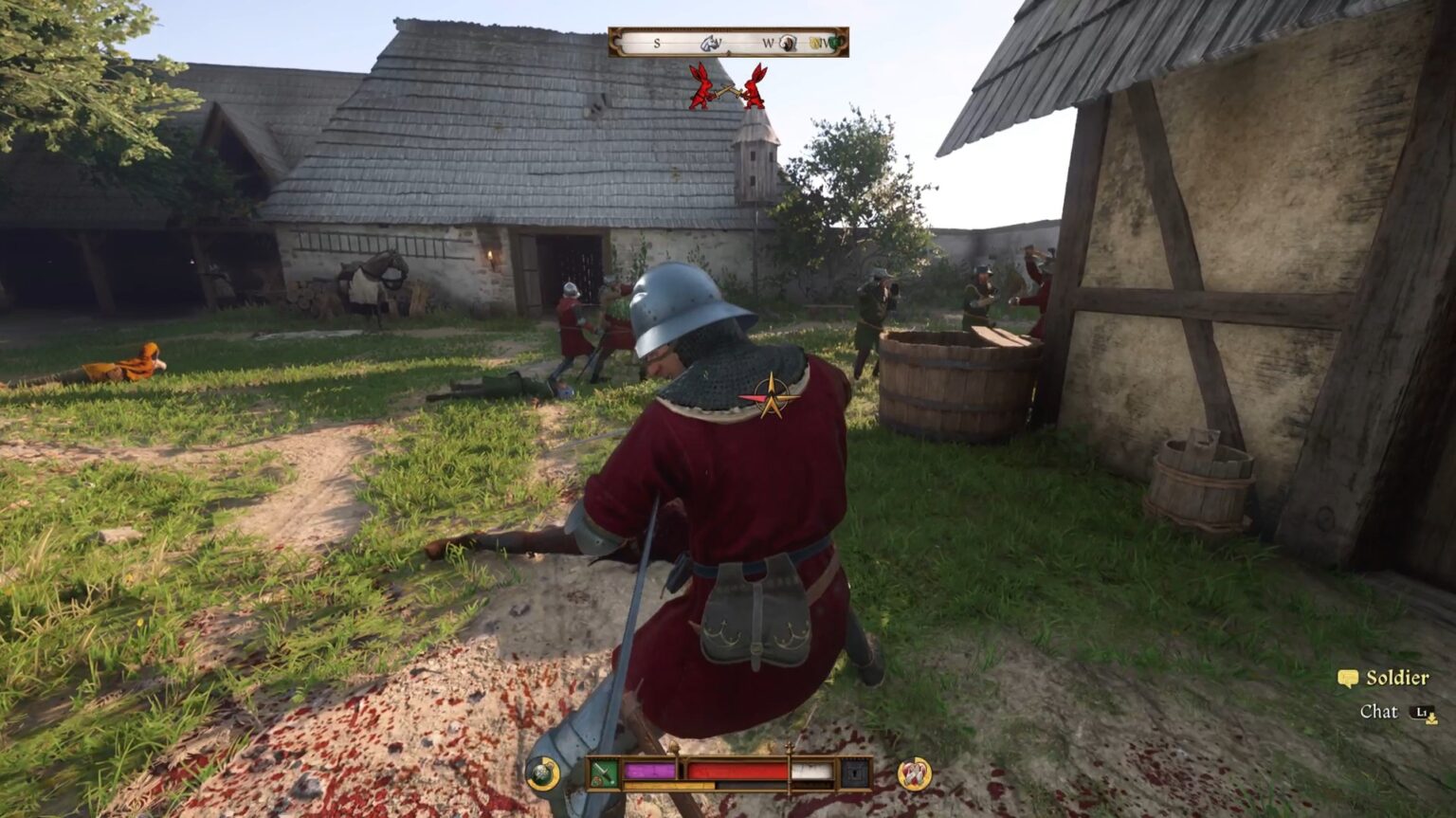Click the pouch icon under the sword indicator

[596, 782]
